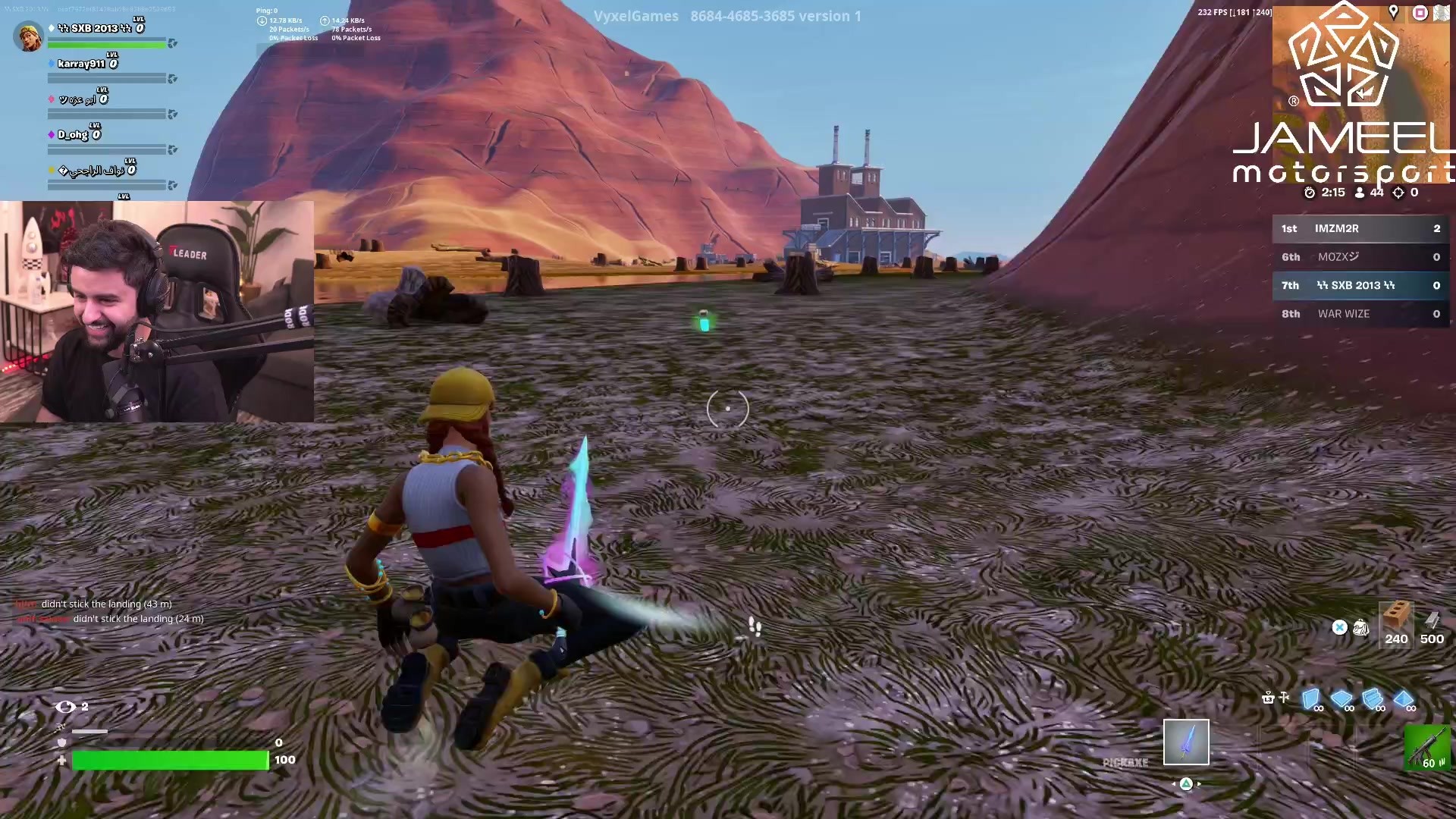This screenshot has width=1456, height=819.
Task: Select the brick material counter
Action: (1396, 623)
